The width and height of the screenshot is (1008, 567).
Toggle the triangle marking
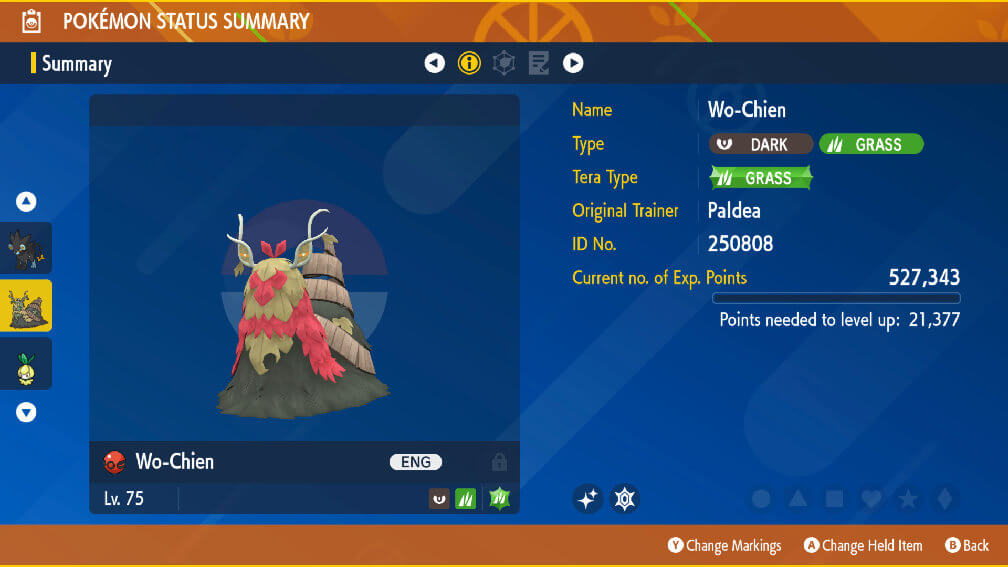[x=797, y=498]
